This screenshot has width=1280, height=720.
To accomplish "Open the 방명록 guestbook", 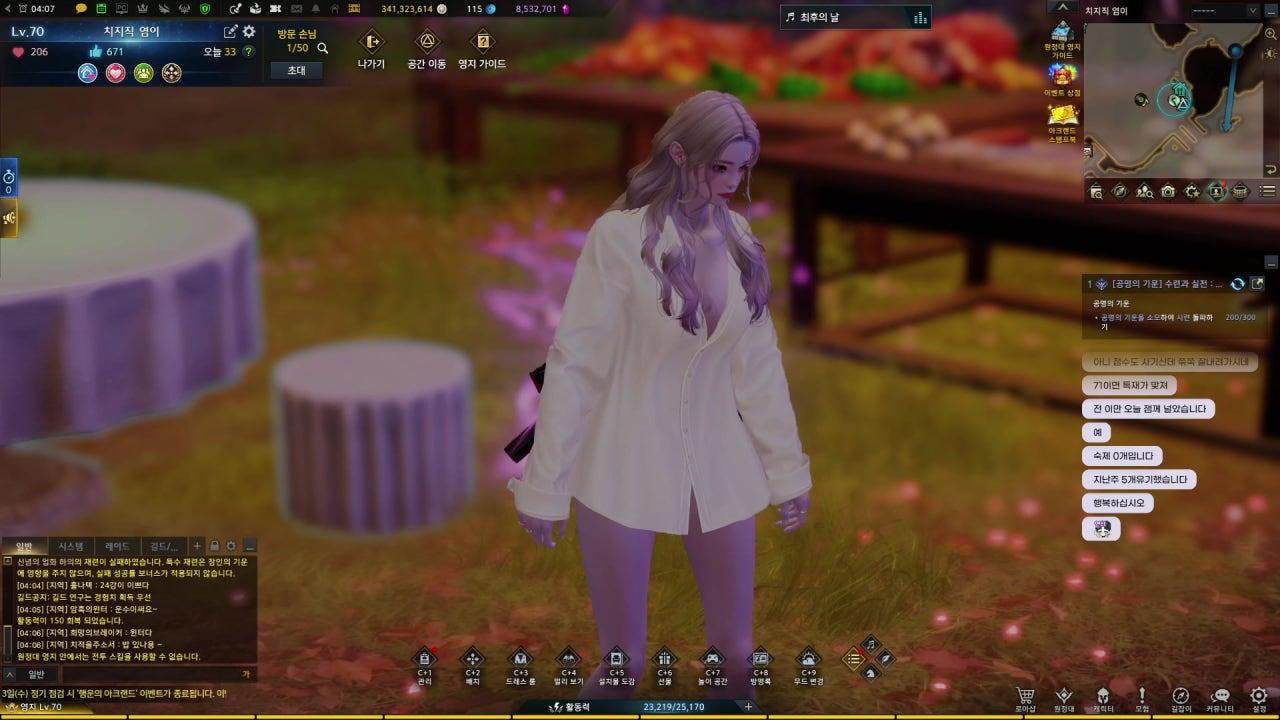I will tap(760, 659).
